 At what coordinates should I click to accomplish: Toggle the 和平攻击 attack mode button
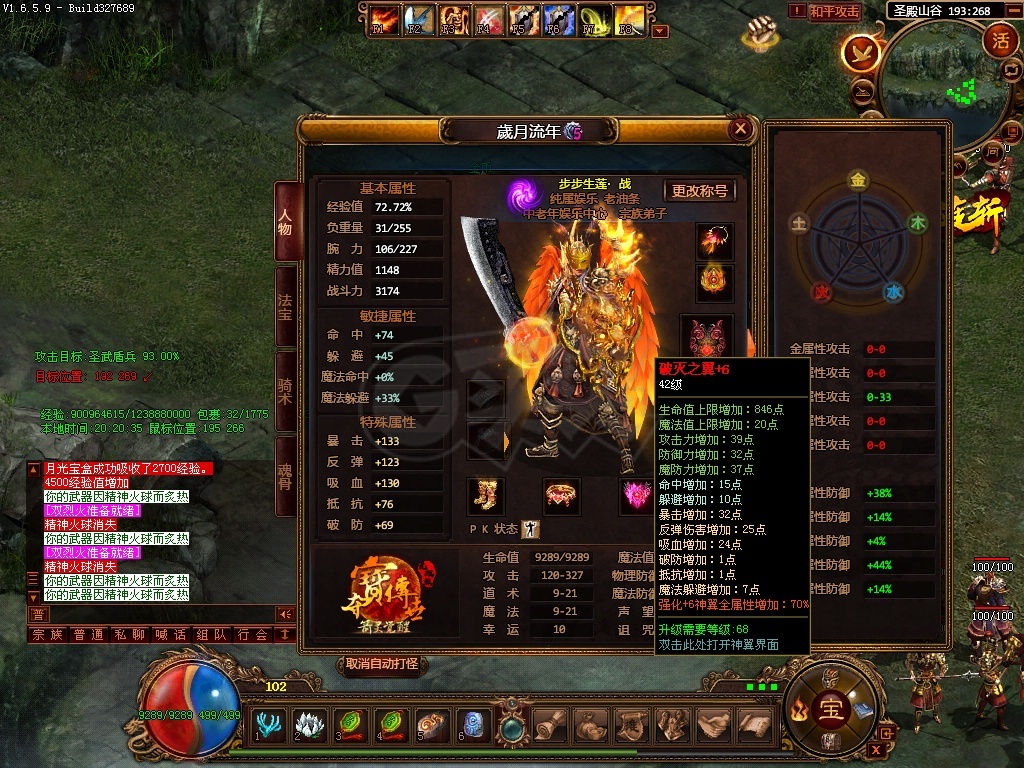tap(835, 12)
